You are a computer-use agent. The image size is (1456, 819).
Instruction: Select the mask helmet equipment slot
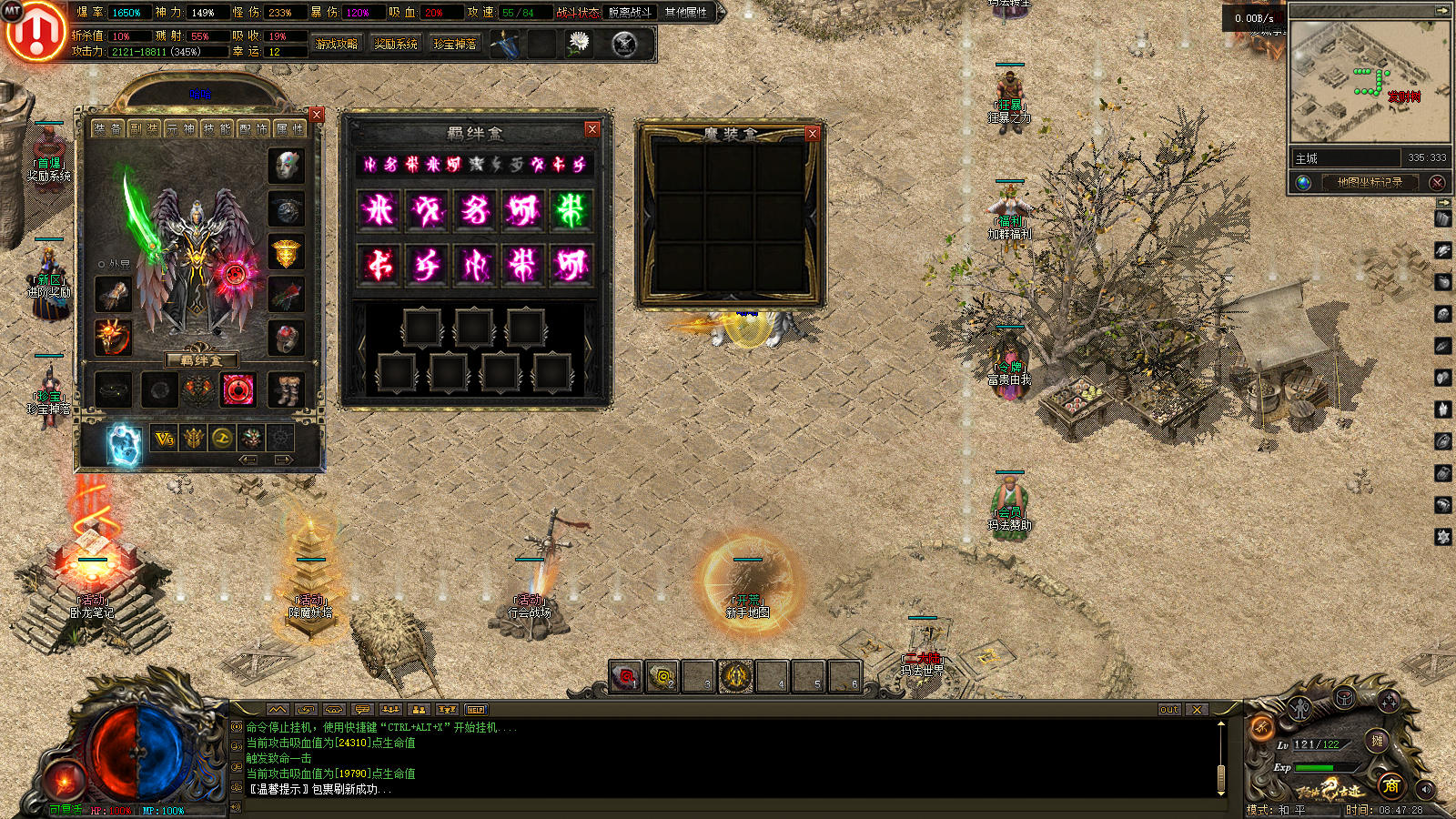[287, 167]
